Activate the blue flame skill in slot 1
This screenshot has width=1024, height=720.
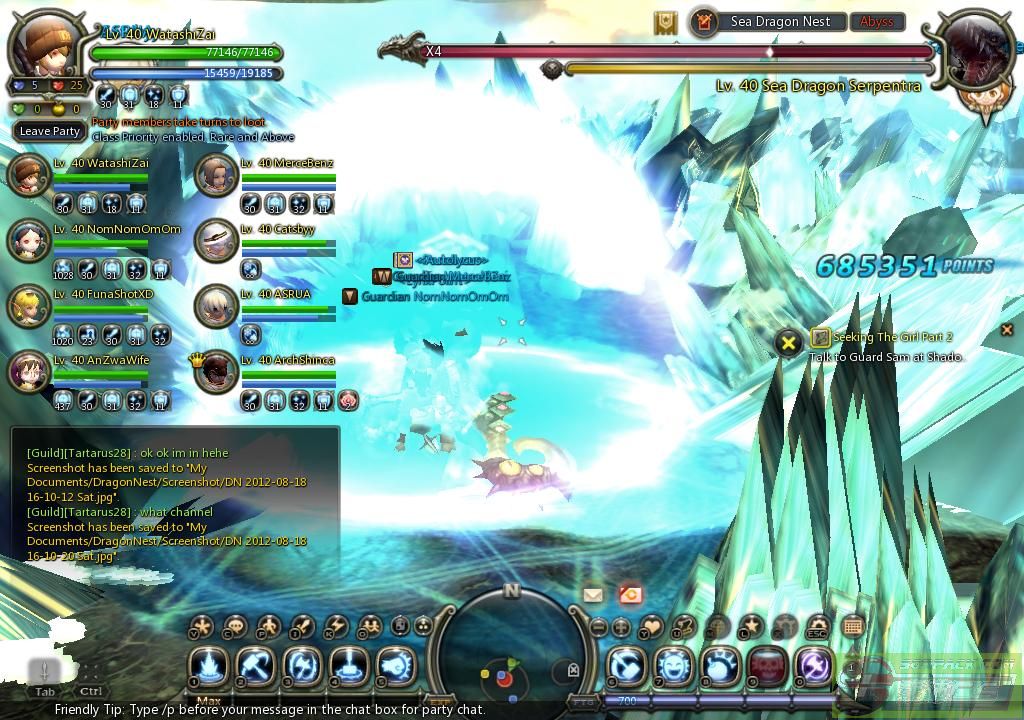click(x=210, y=666)
